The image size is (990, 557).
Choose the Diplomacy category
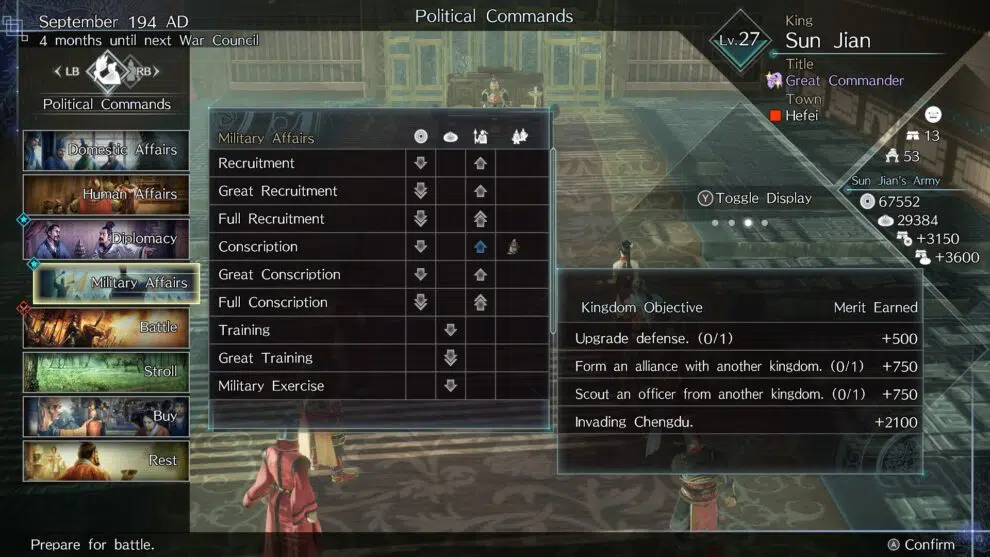[107, 239]
